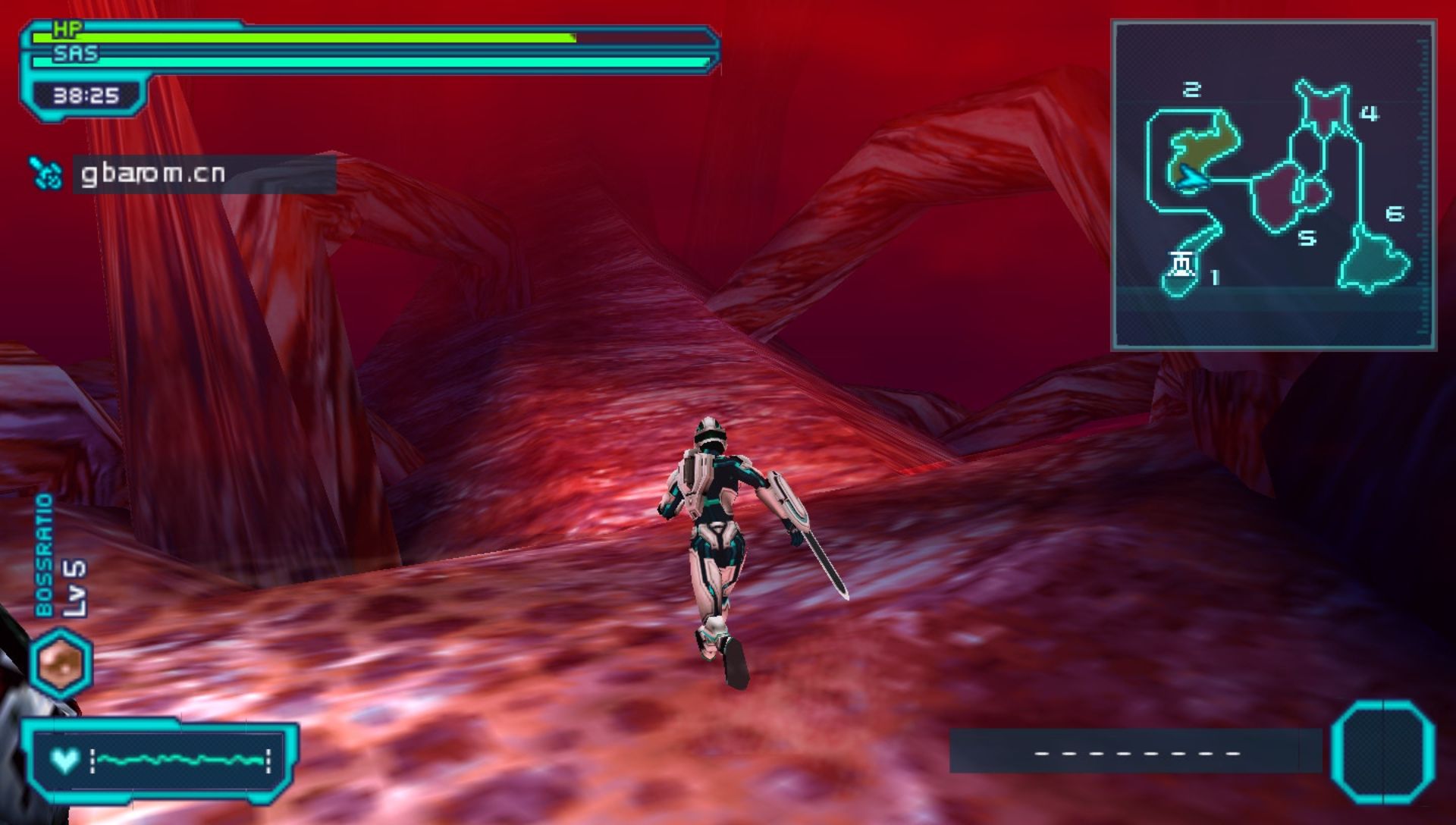
Task: Click the start point marker near area 1
Action: pos(1181,264)
